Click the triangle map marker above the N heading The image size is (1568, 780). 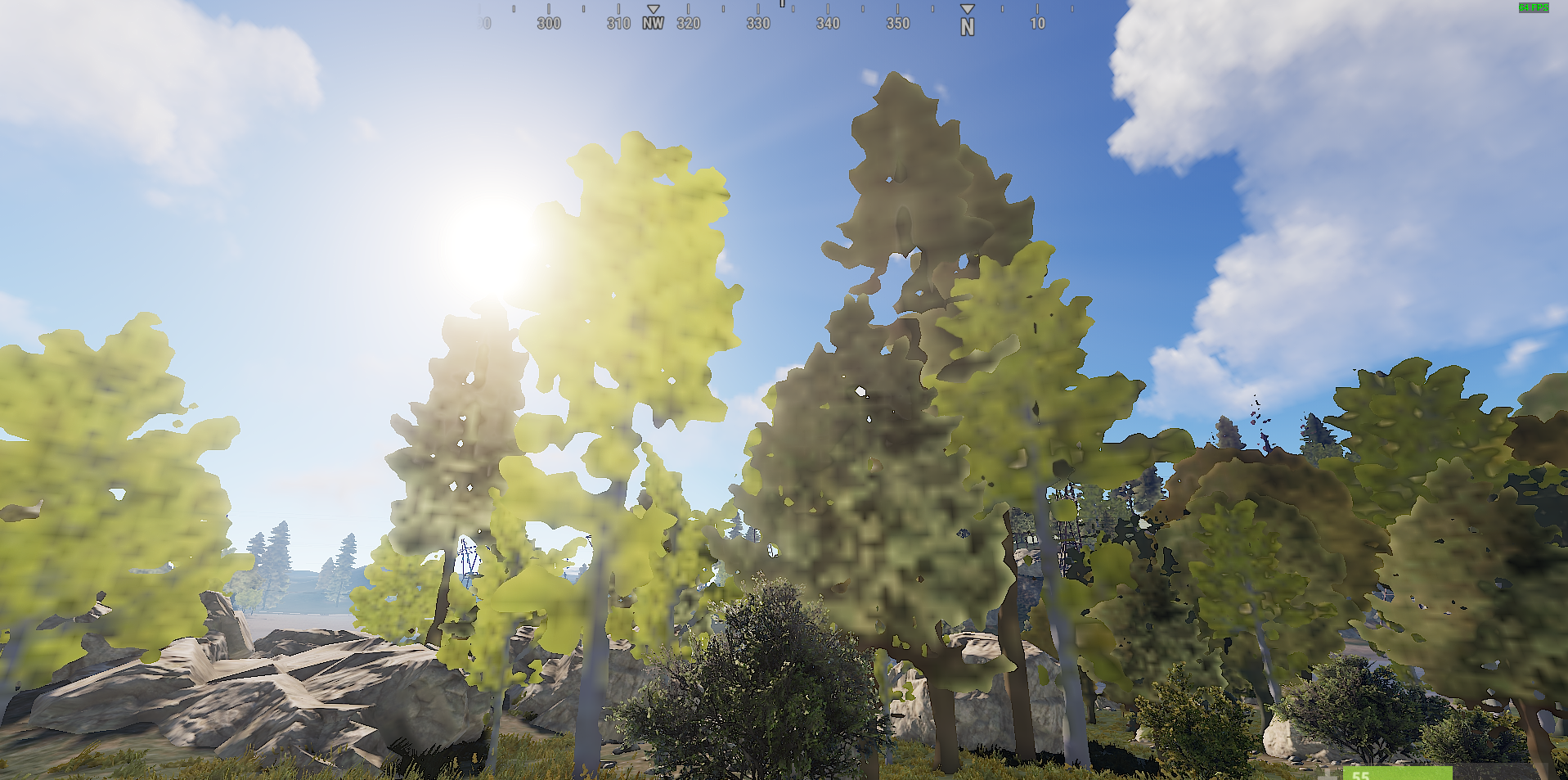point(968,8)
